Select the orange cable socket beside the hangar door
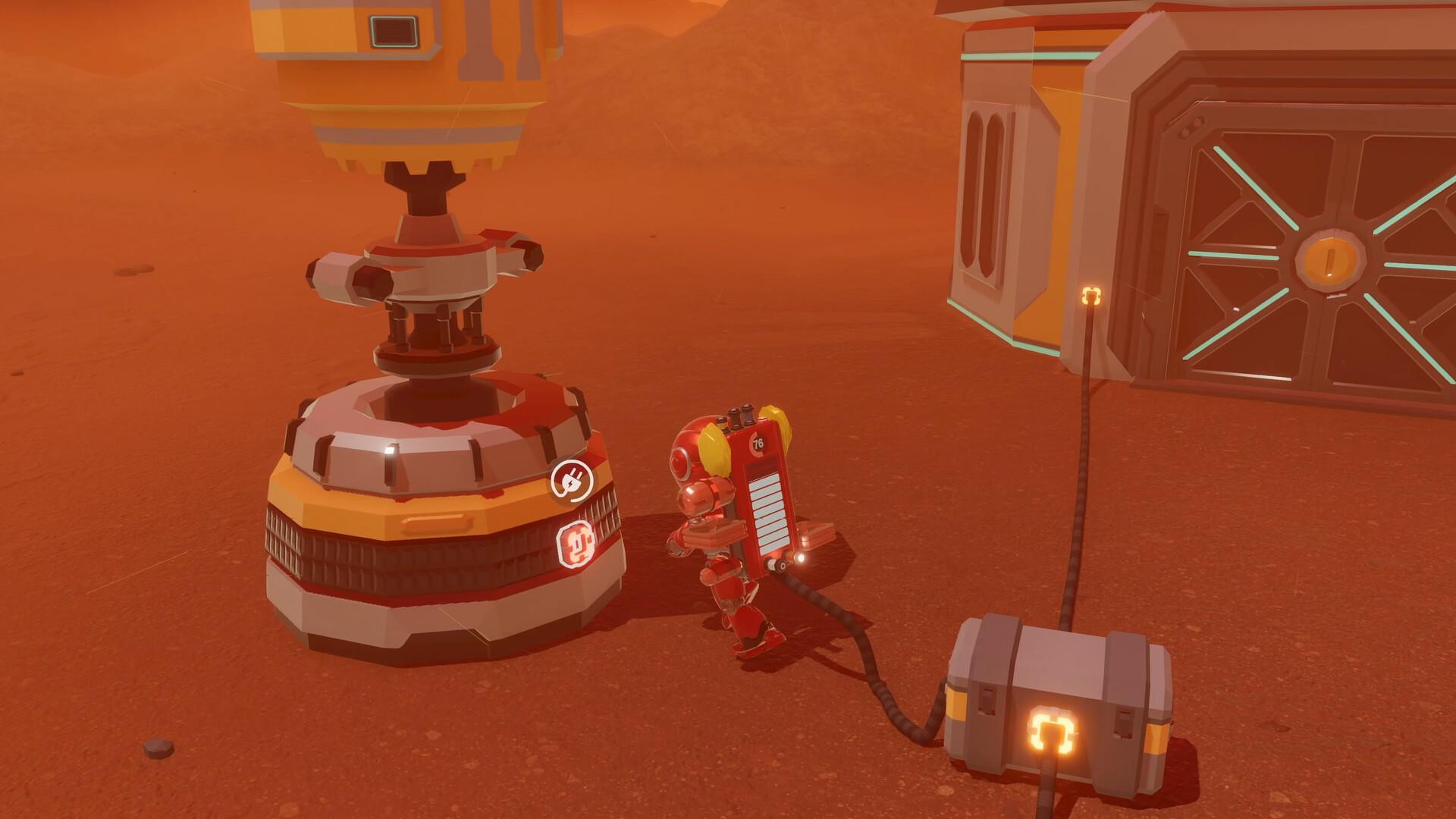This screenshot has height=819, width=1456. tap(1092, 295)
